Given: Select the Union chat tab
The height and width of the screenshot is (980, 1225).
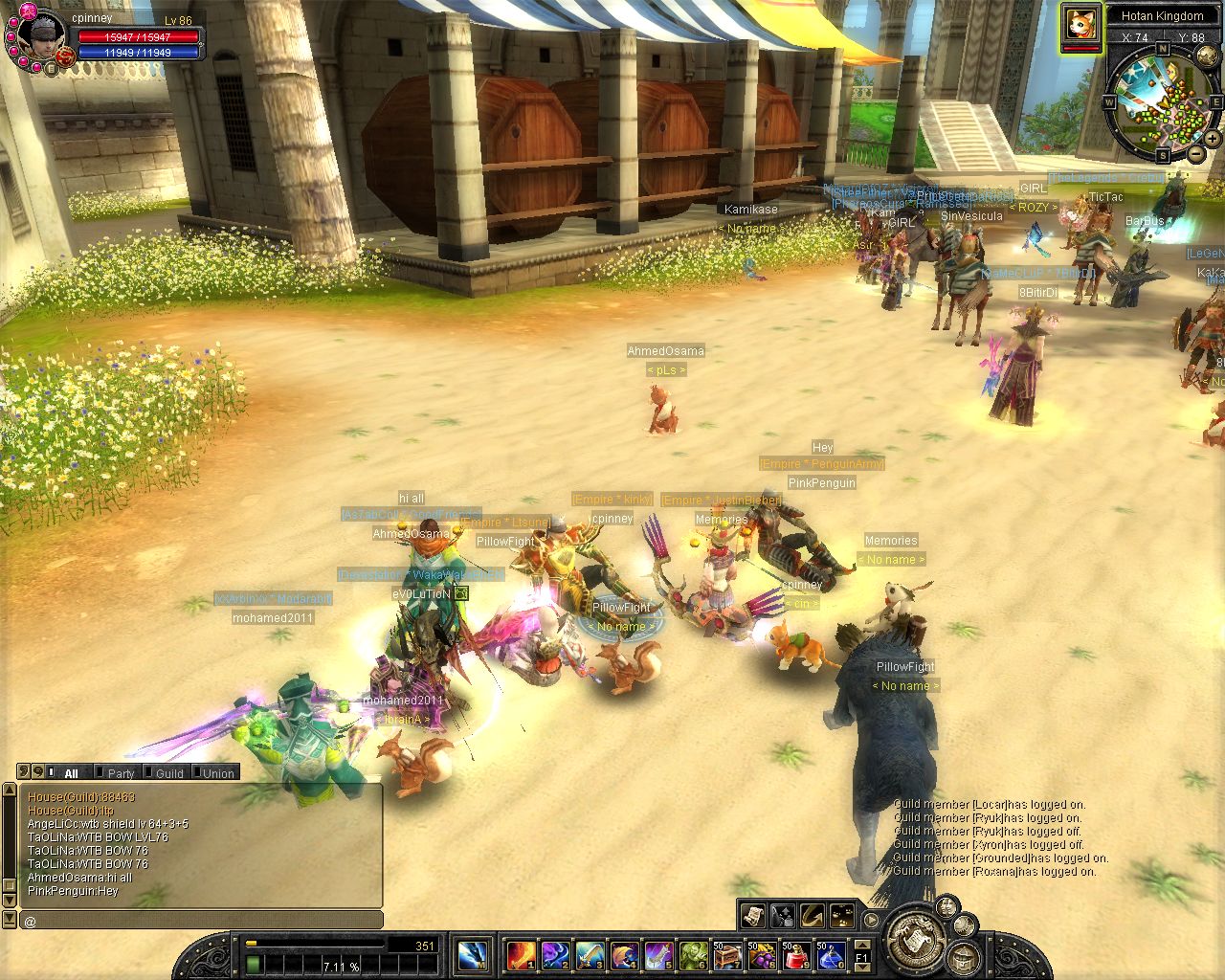Looking at the screenshot, I should pos(218,773).
